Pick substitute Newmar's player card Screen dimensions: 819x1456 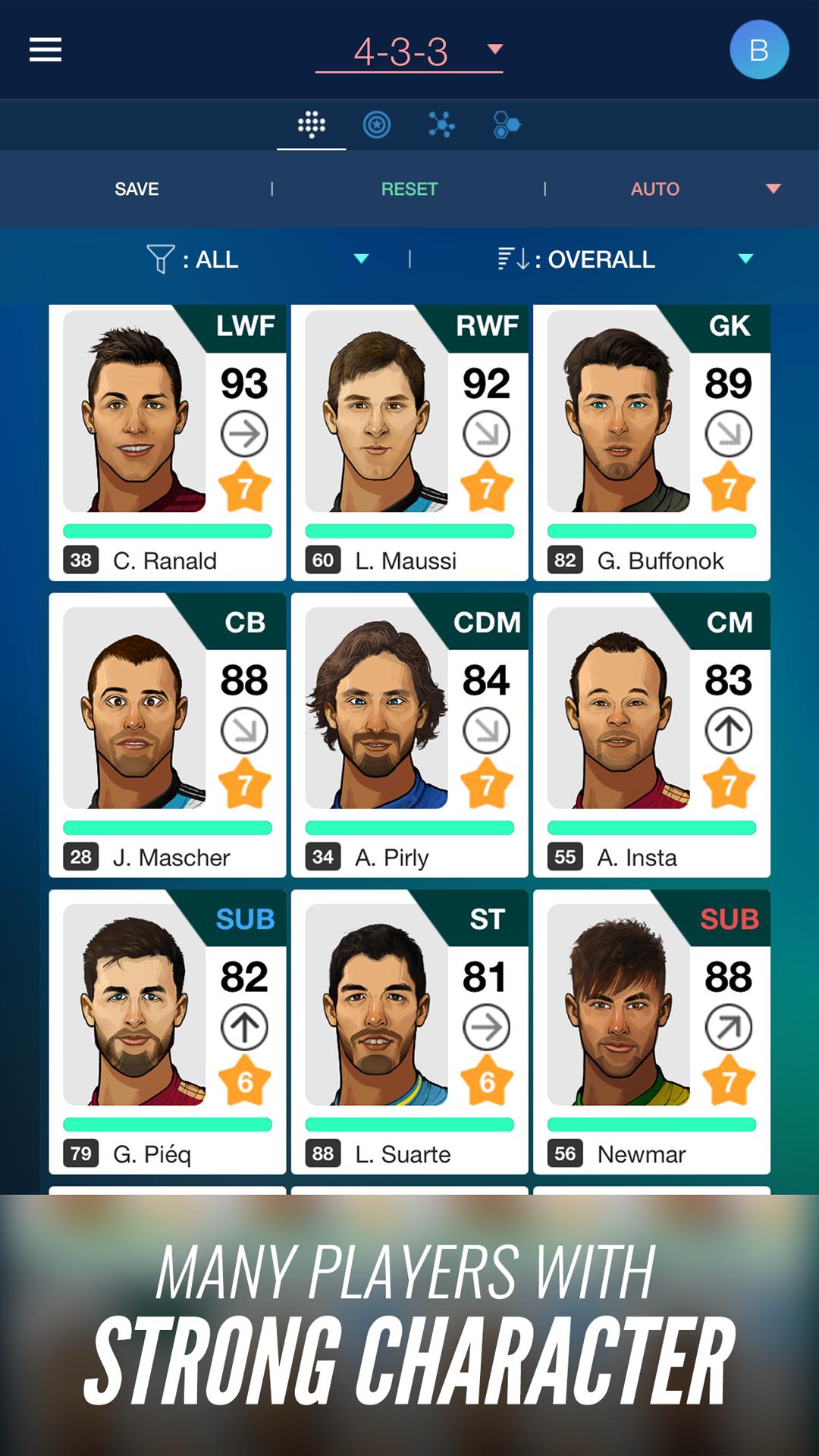point(651,1031)
